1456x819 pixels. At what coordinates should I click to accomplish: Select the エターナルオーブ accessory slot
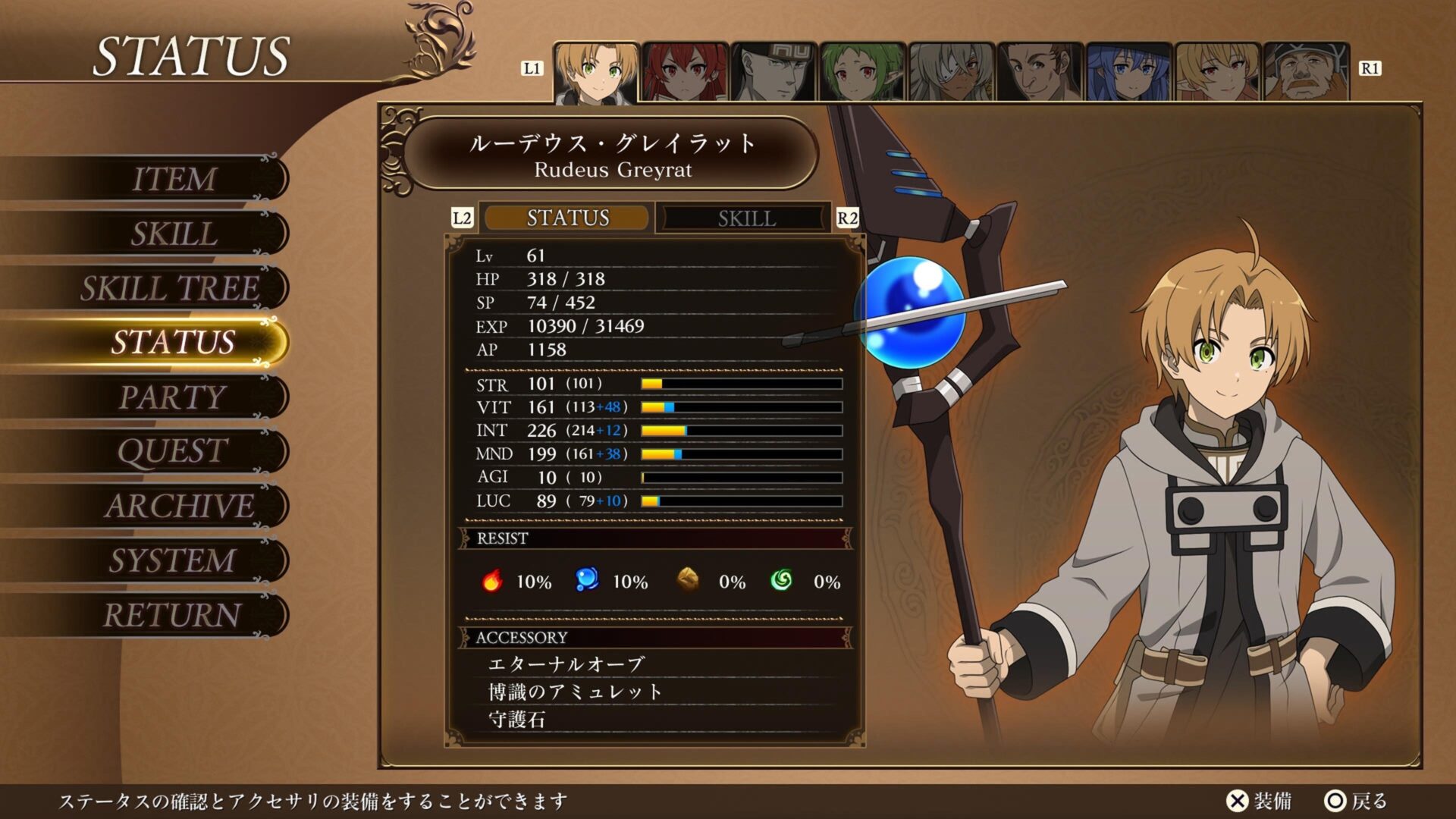pos(566,664)
